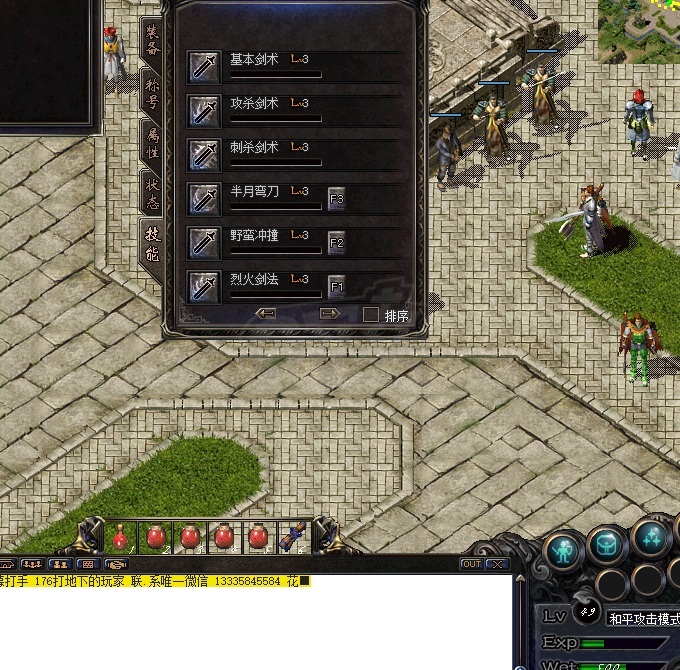Toggle the 排序 sort checkbox

click(x=371, y=315)
